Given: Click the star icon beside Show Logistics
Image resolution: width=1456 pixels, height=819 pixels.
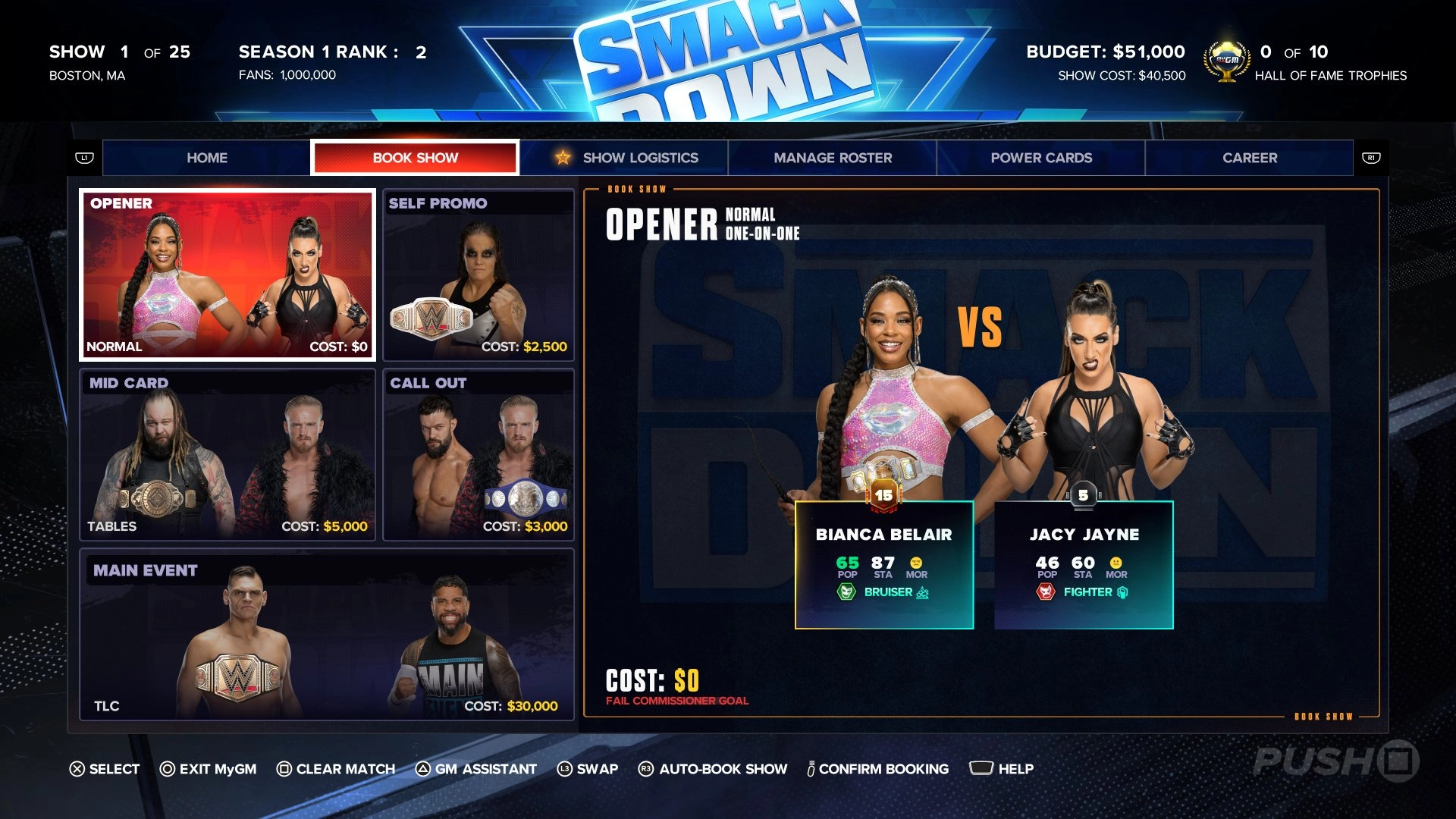Looking at the screenshot, I should (562, 158).
